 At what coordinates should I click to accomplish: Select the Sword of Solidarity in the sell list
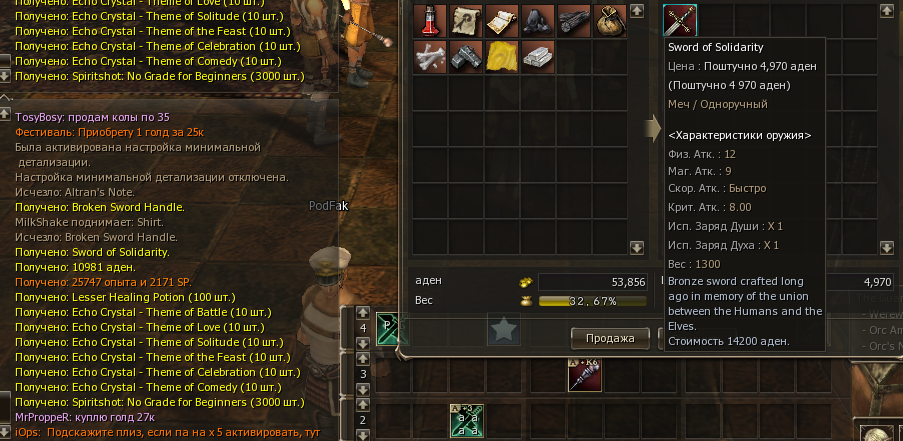680,21
